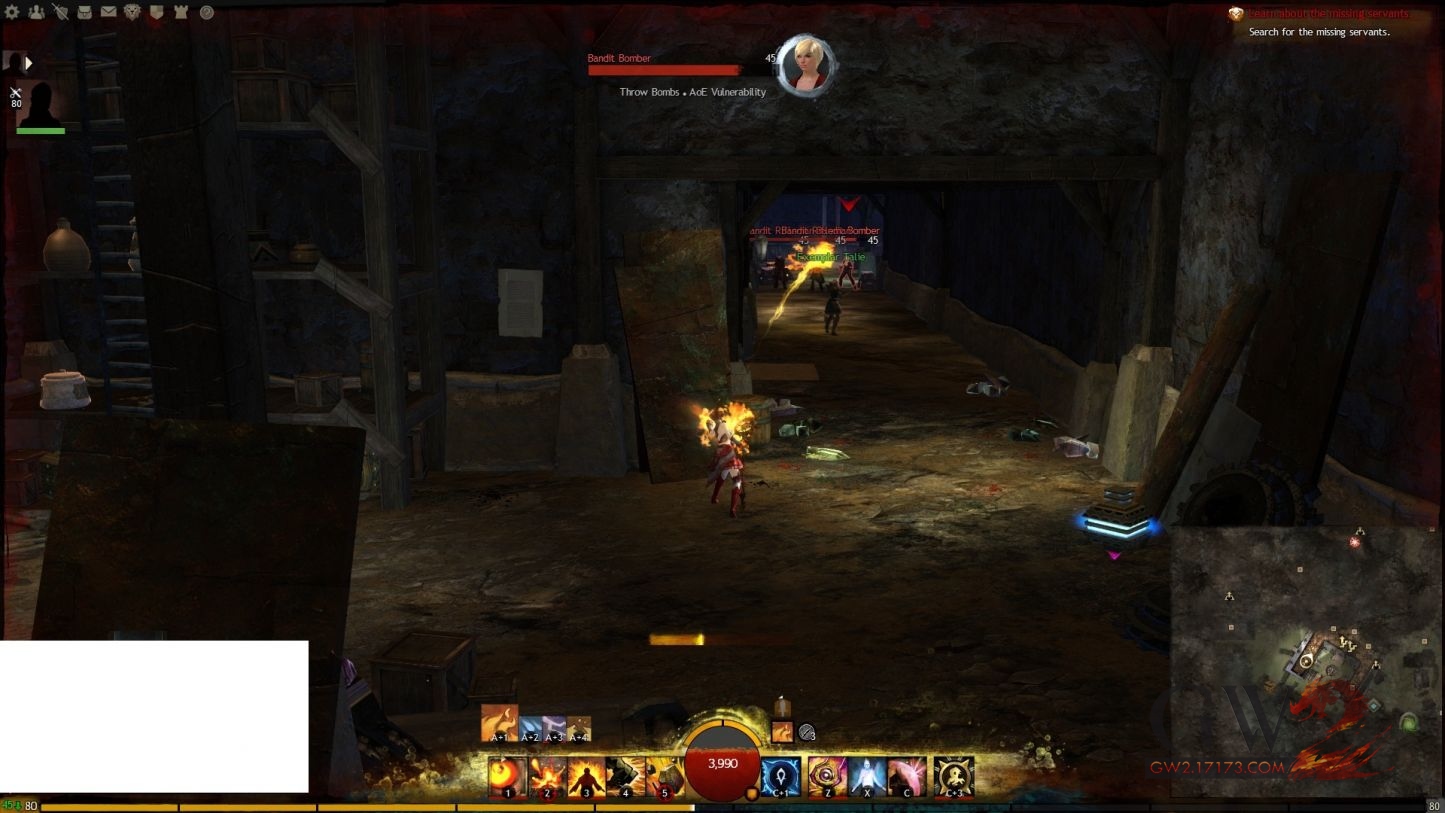Click the Bandit Bomber target portrait
This screenshot has width=1445, height=813.
pyautogui.click(x=805, y=66)
